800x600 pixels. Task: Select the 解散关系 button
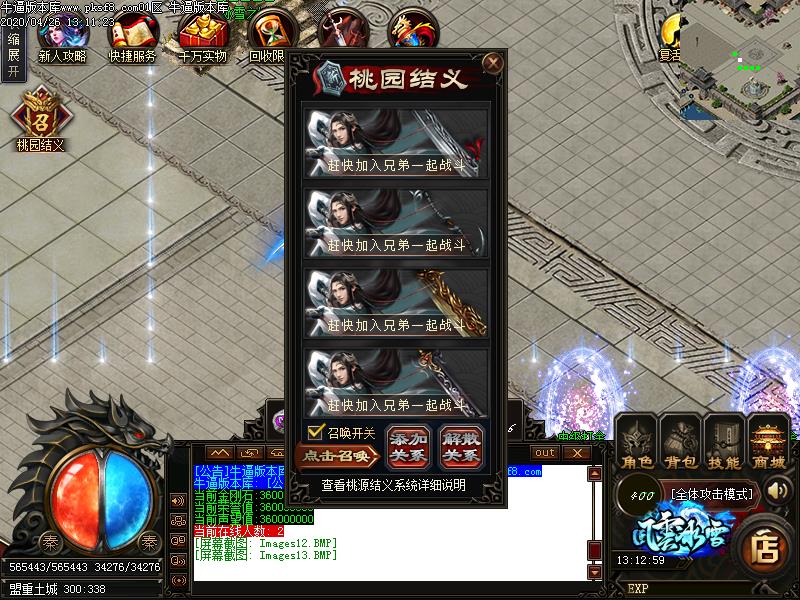[461, 448]
